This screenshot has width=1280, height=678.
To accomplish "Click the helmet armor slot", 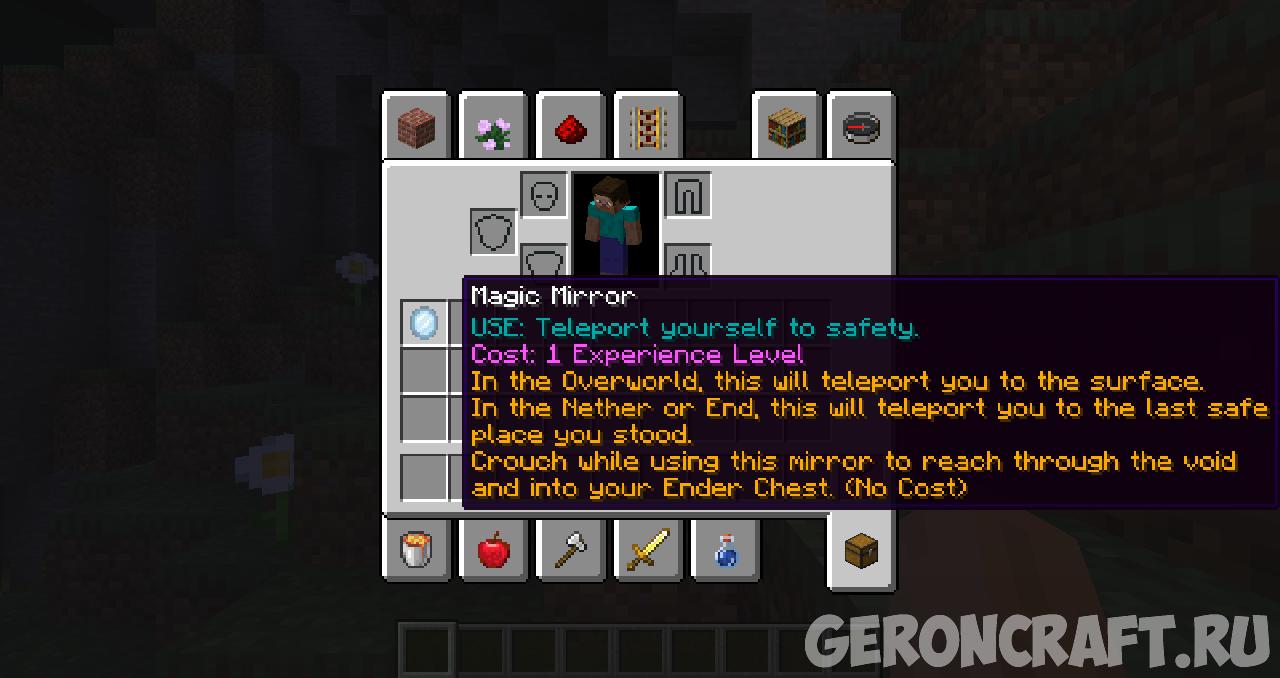I will click(544, 195).
